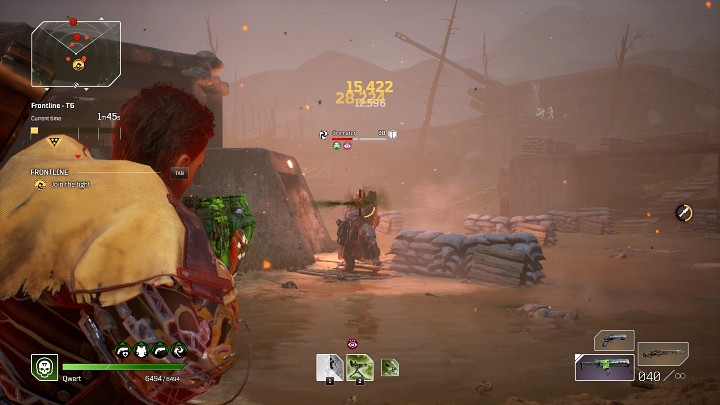The image size is (720, 405).
Task: Open the Frontline 'Join the fight' objective
Action: pyautogui.click(x=72, y=184)
